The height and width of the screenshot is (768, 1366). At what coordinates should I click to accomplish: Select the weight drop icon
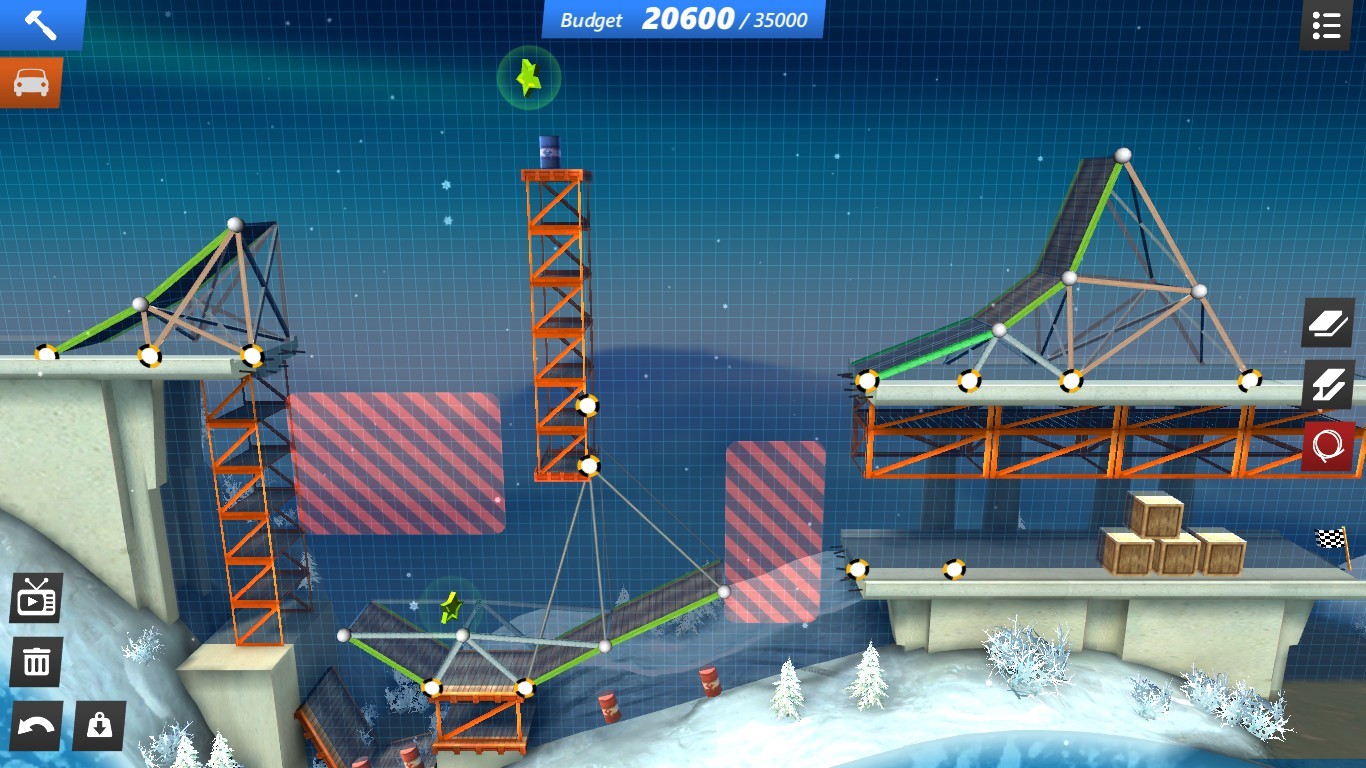(98, 726)
